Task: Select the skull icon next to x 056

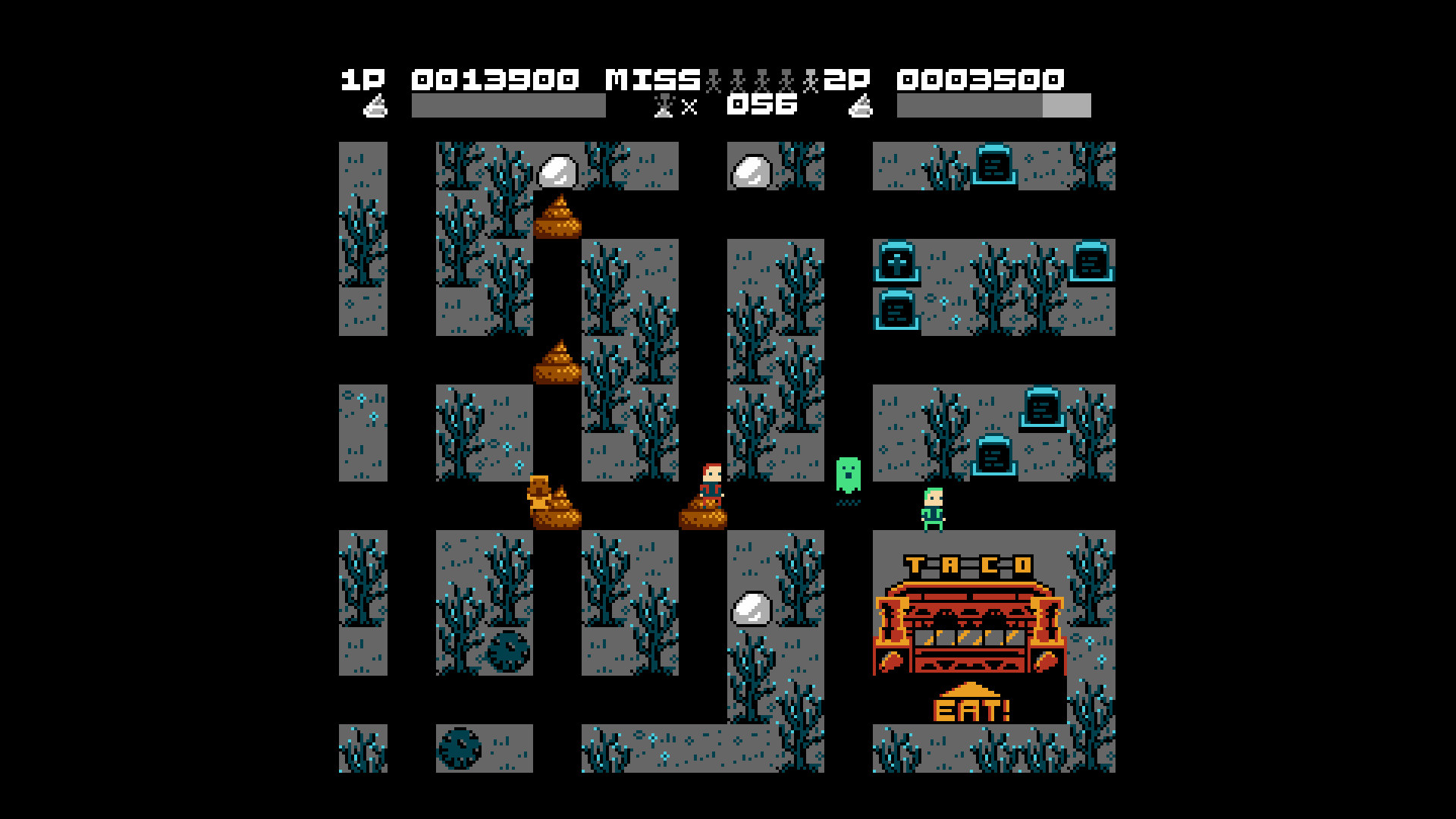Action: (x=662, y=106)
